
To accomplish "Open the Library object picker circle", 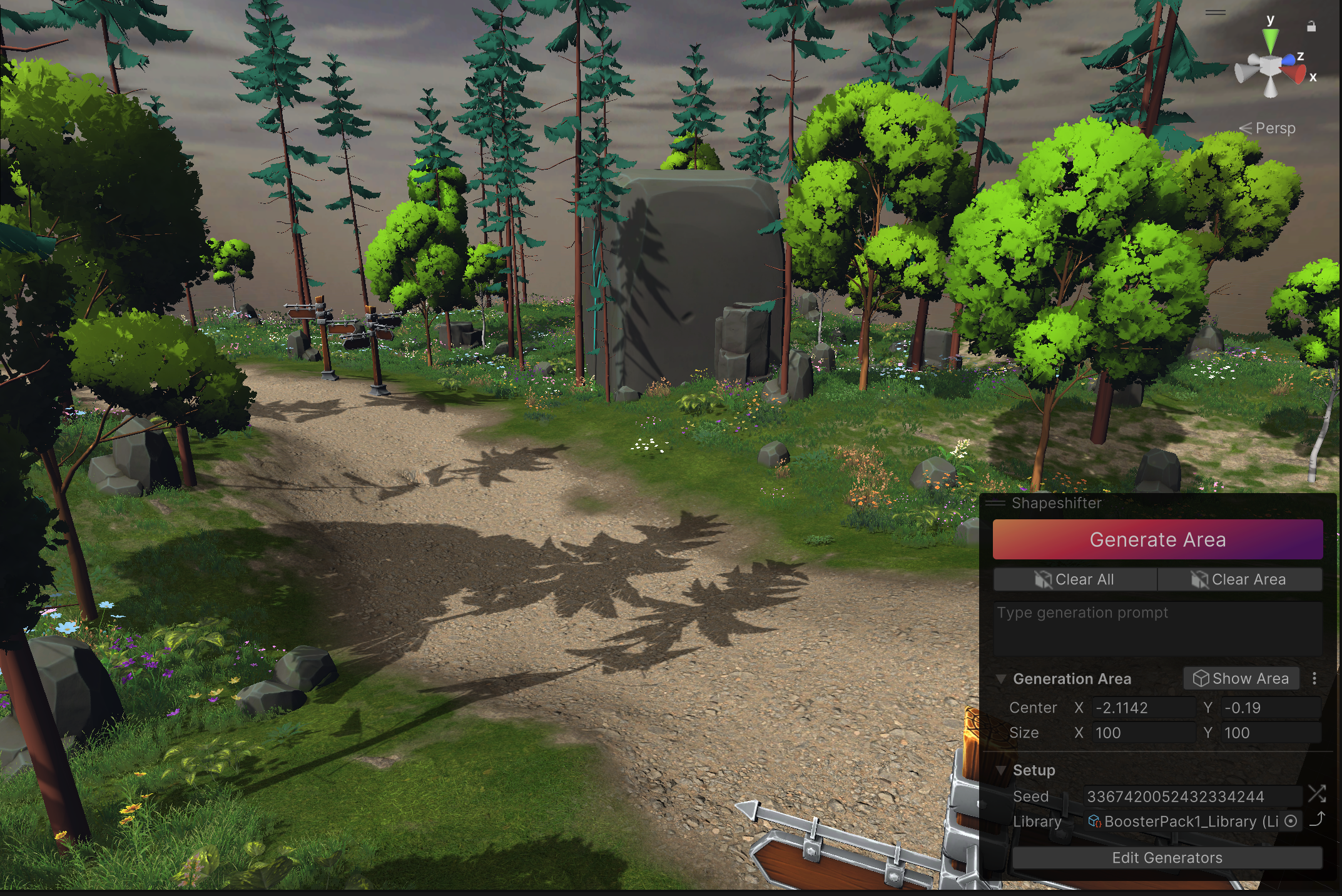I will tap(1291, 822).
